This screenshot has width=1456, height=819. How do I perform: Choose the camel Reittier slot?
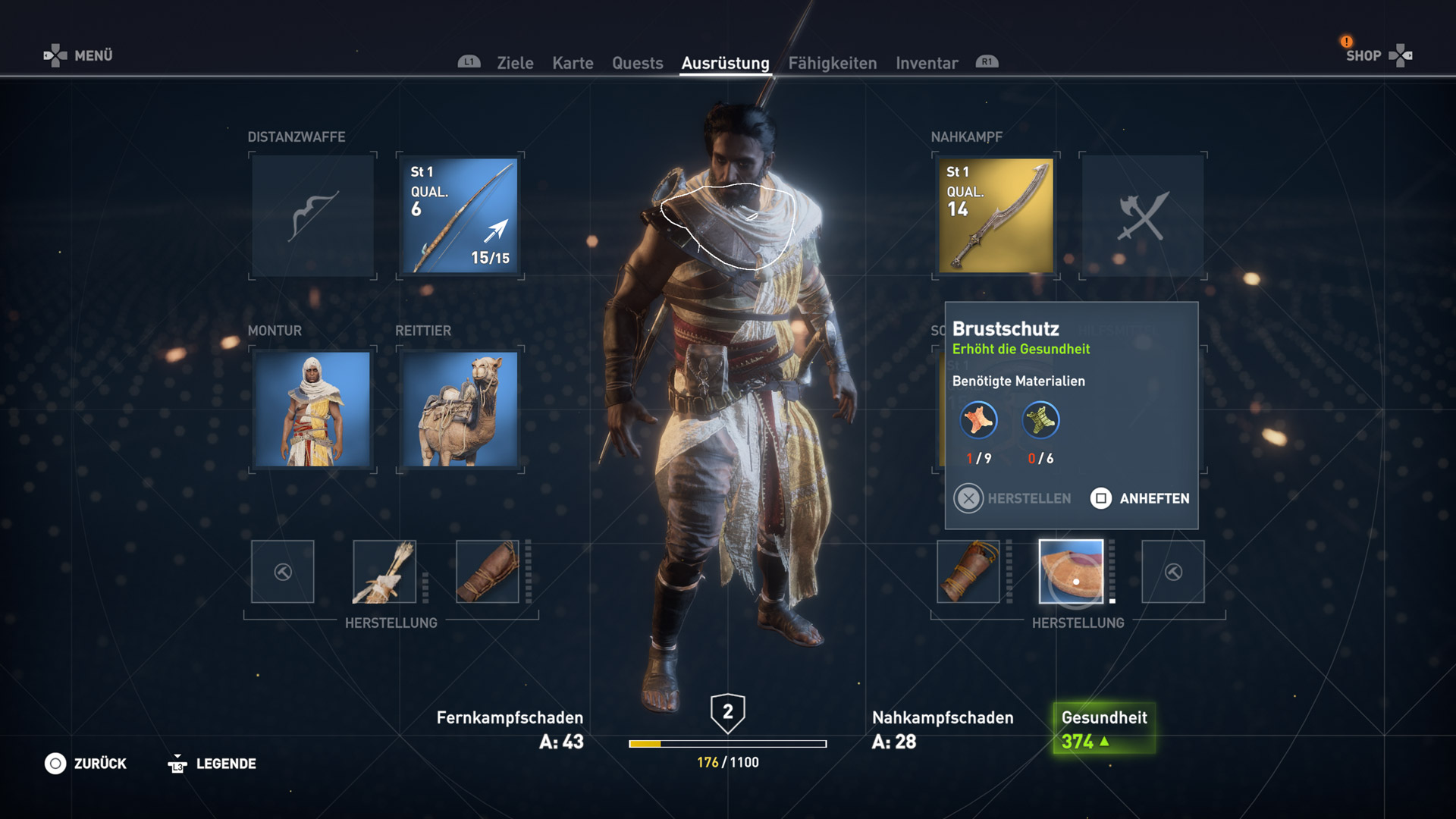coord(460,409)
